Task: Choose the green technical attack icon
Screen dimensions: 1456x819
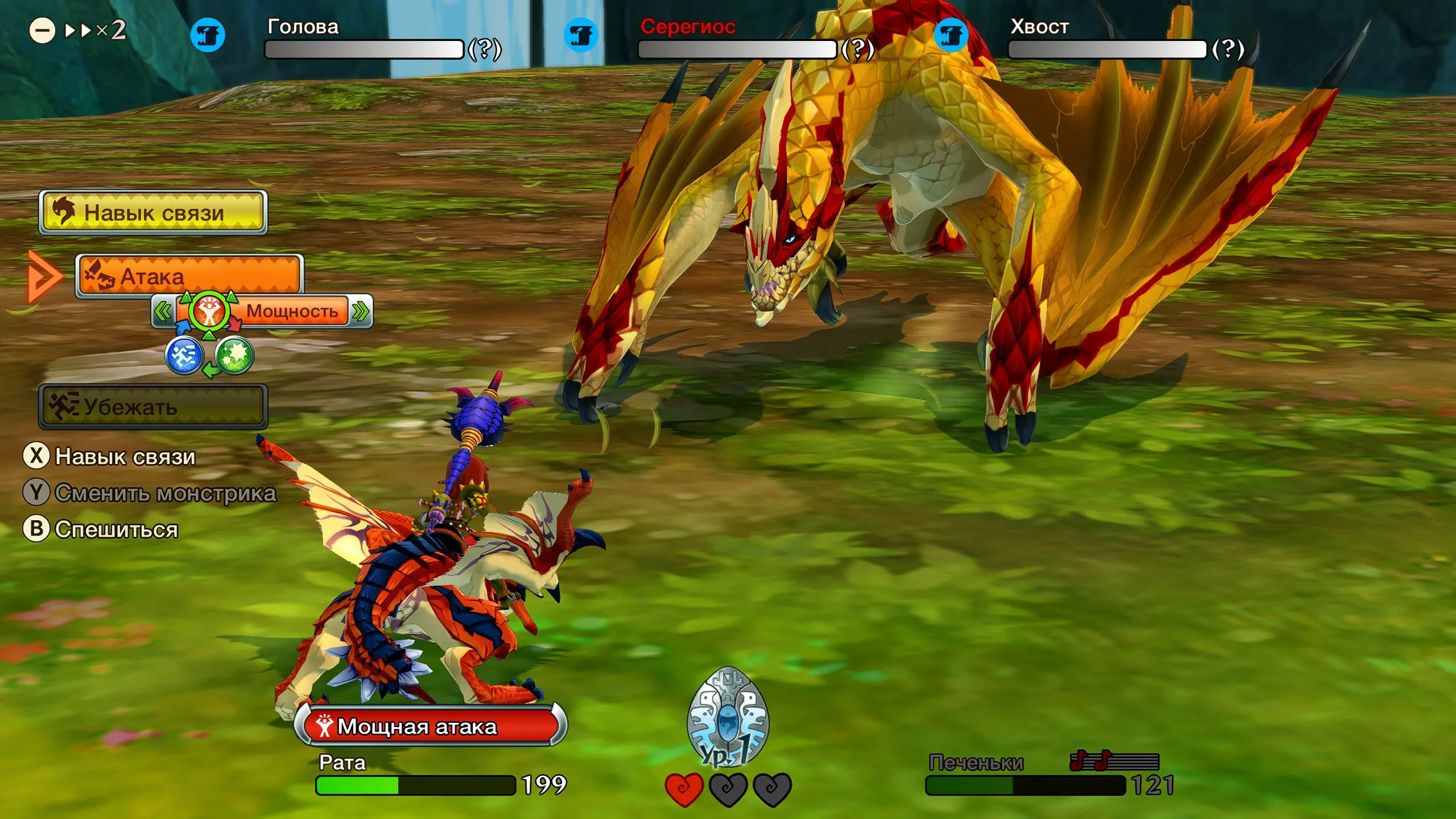Action: (x=234, y=355)
